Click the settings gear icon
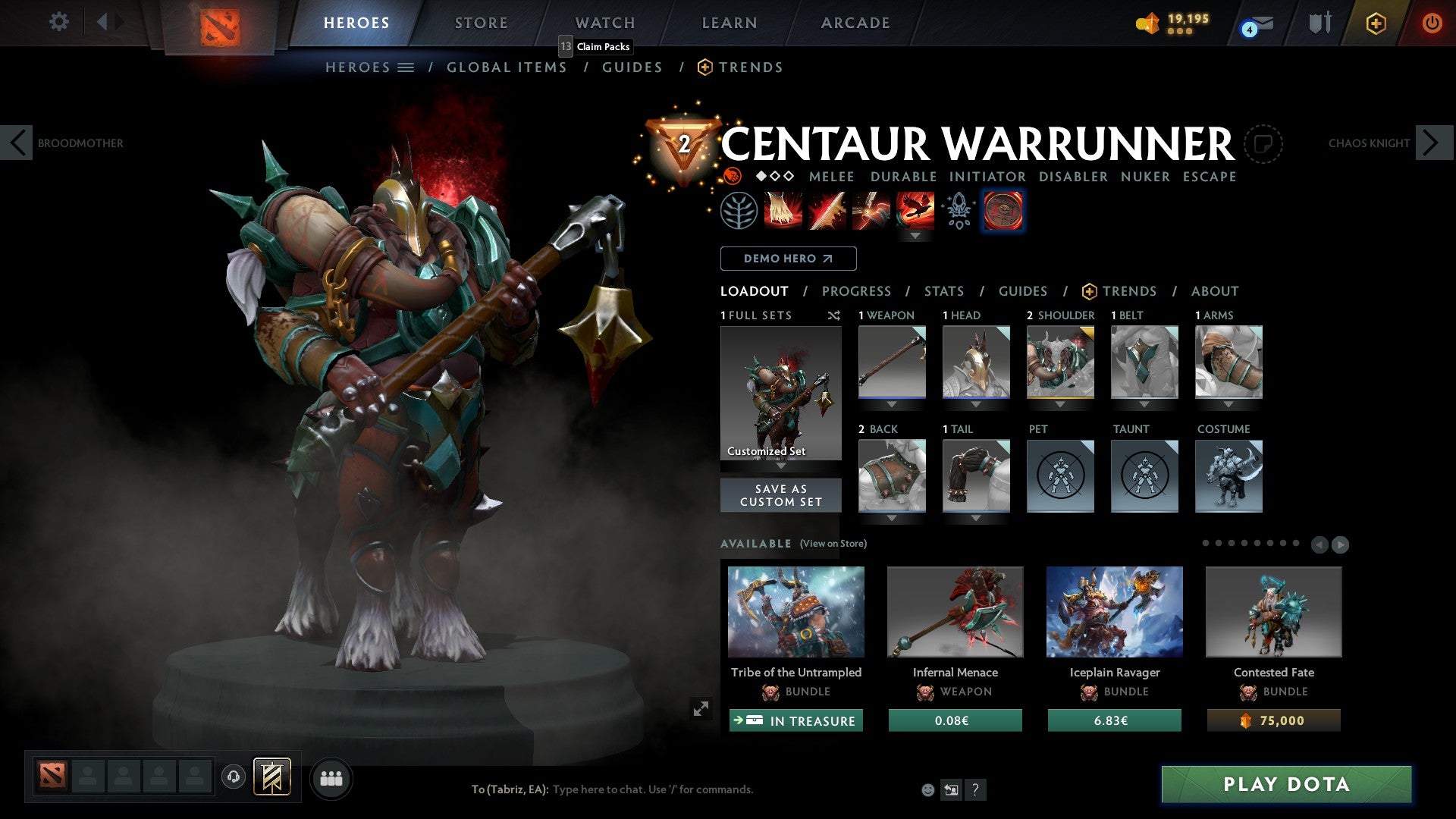The width and height of the screenshot is (1456, 819). pyautogui.click(x=58, y=23)
